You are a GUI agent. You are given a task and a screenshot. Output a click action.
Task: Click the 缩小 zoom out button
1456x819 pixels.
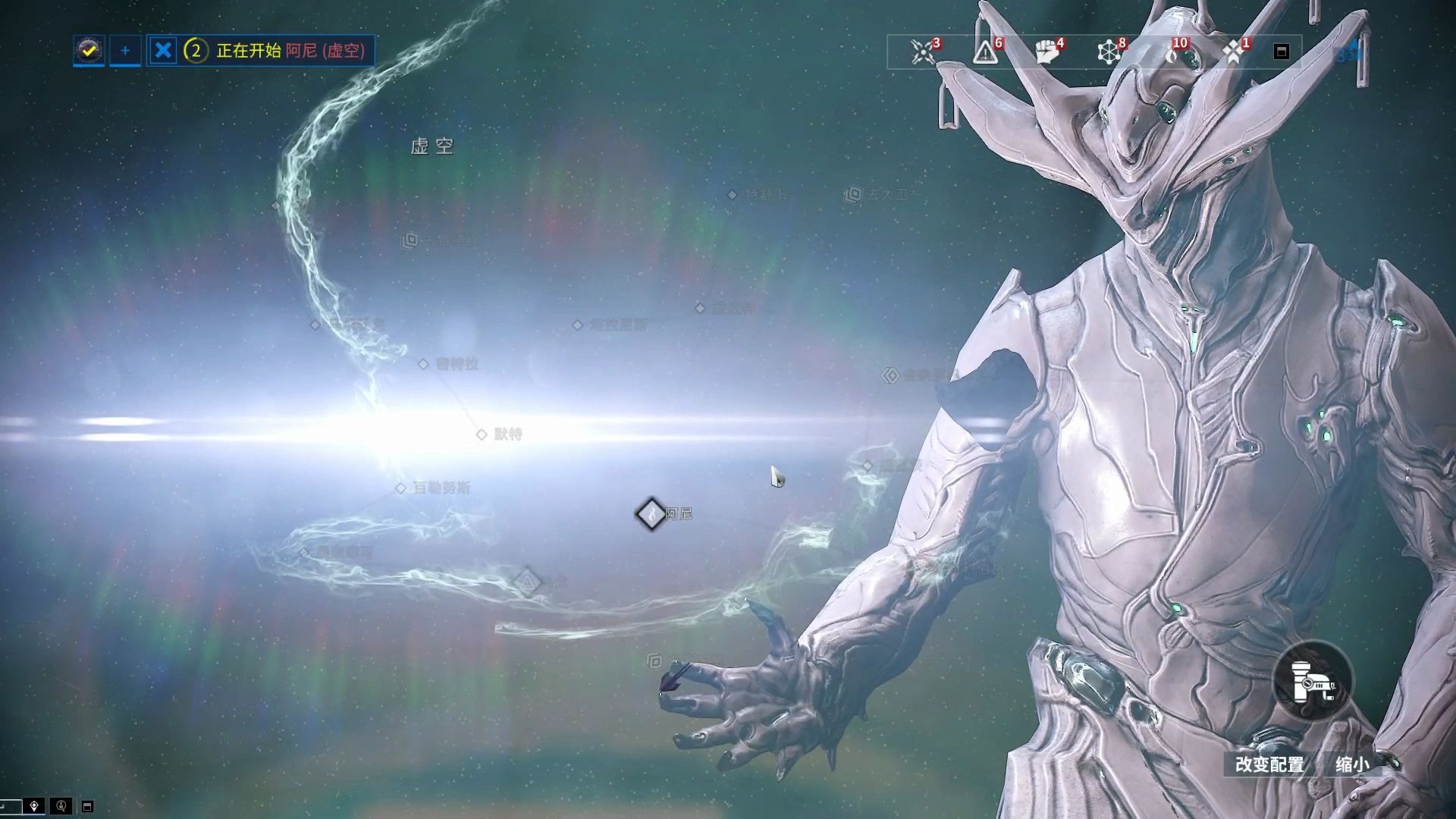[x=1352, y=764]
